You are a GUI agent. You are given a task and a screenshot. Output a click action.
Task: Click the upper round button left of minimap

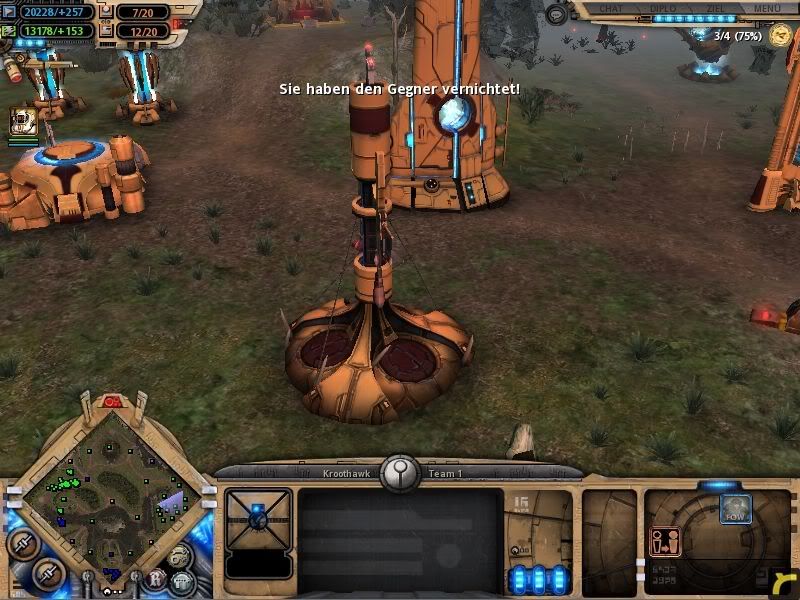[22, 541]
